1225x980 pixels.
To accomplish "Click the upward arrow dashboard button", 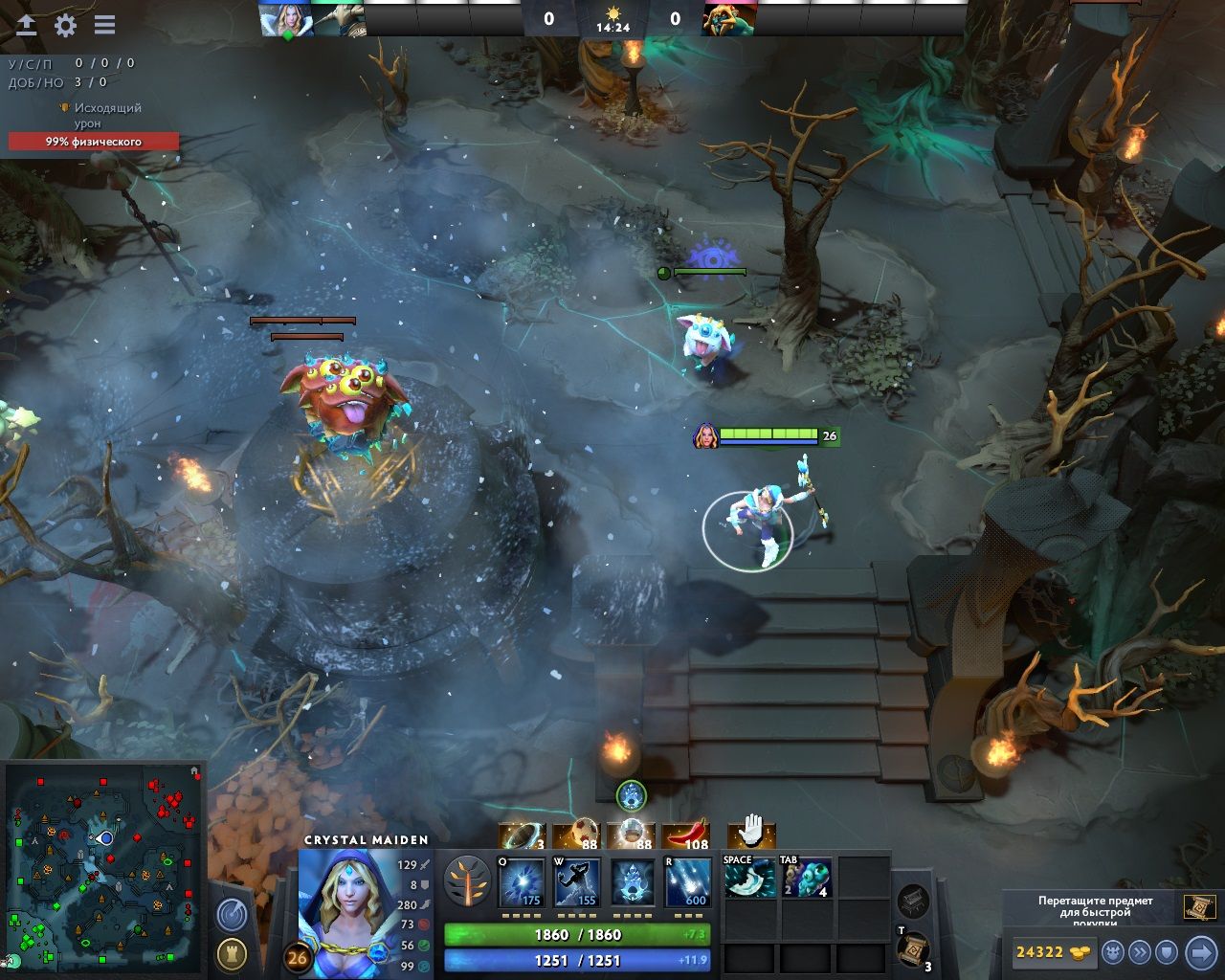I will (26, 26).
